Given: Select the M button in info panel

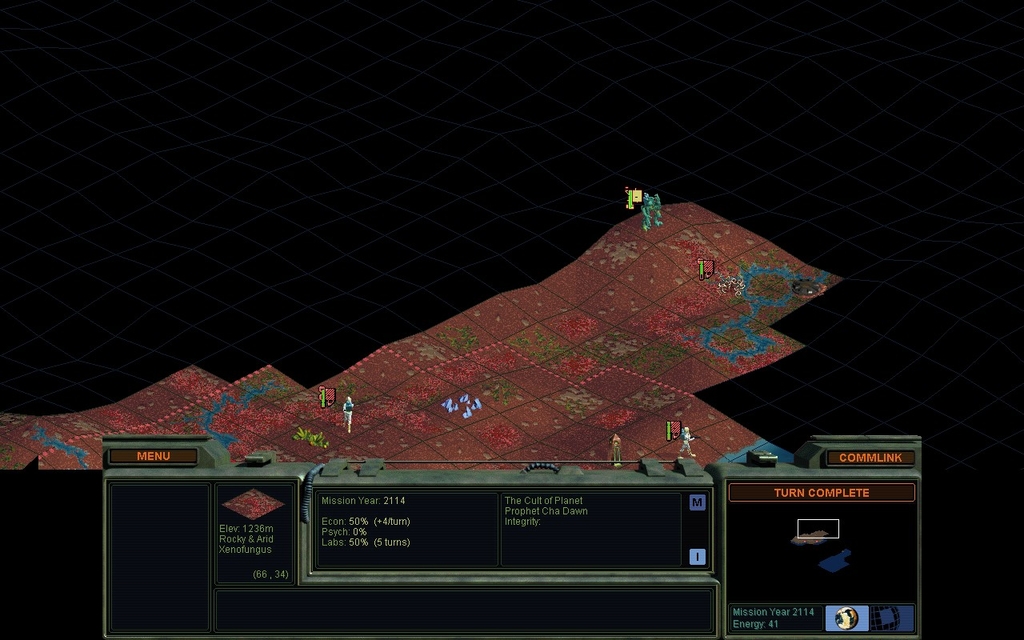Looking at the screenshot, I should 697,503.
